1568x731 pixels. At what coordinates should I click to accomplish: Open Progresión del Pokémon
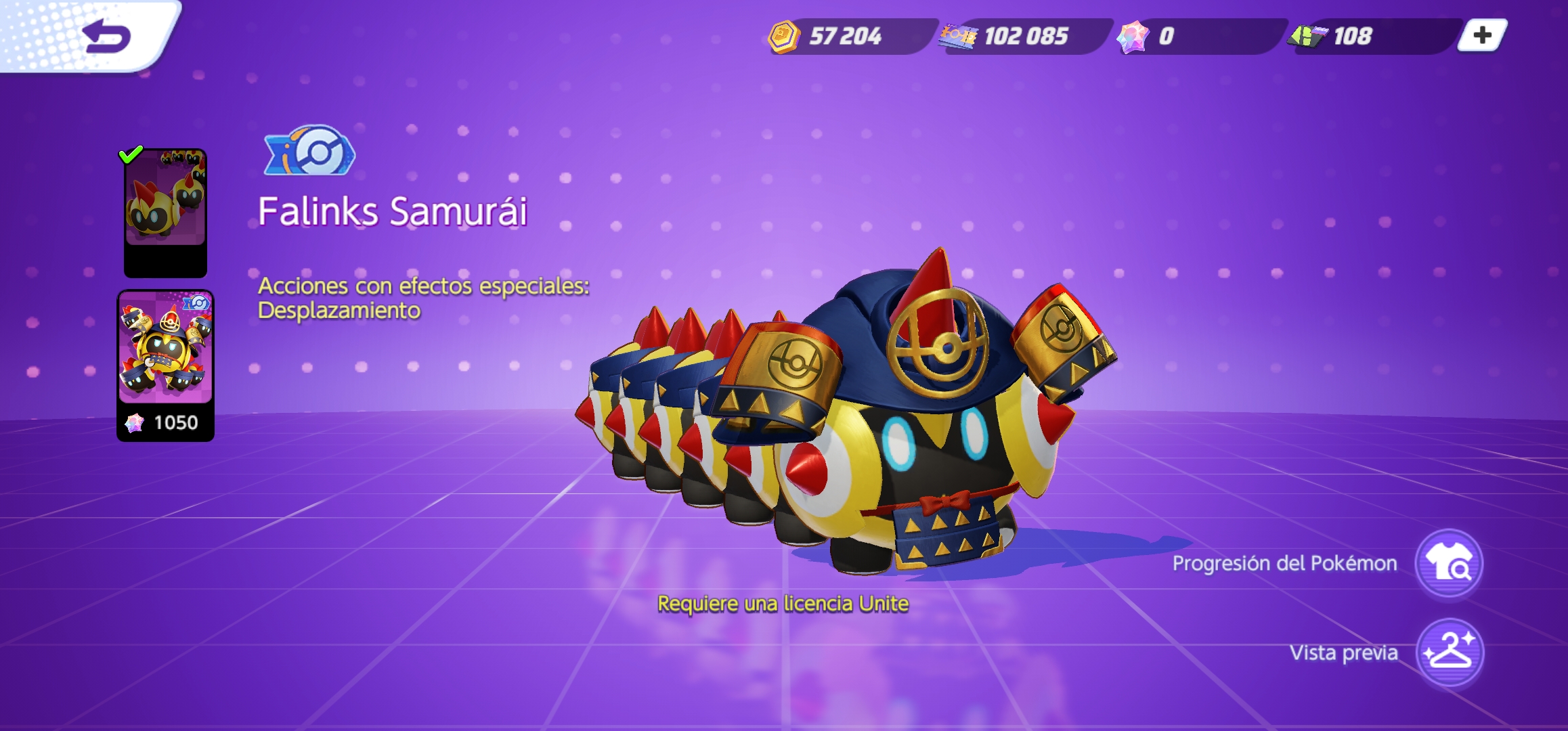tap(1448, 564)
